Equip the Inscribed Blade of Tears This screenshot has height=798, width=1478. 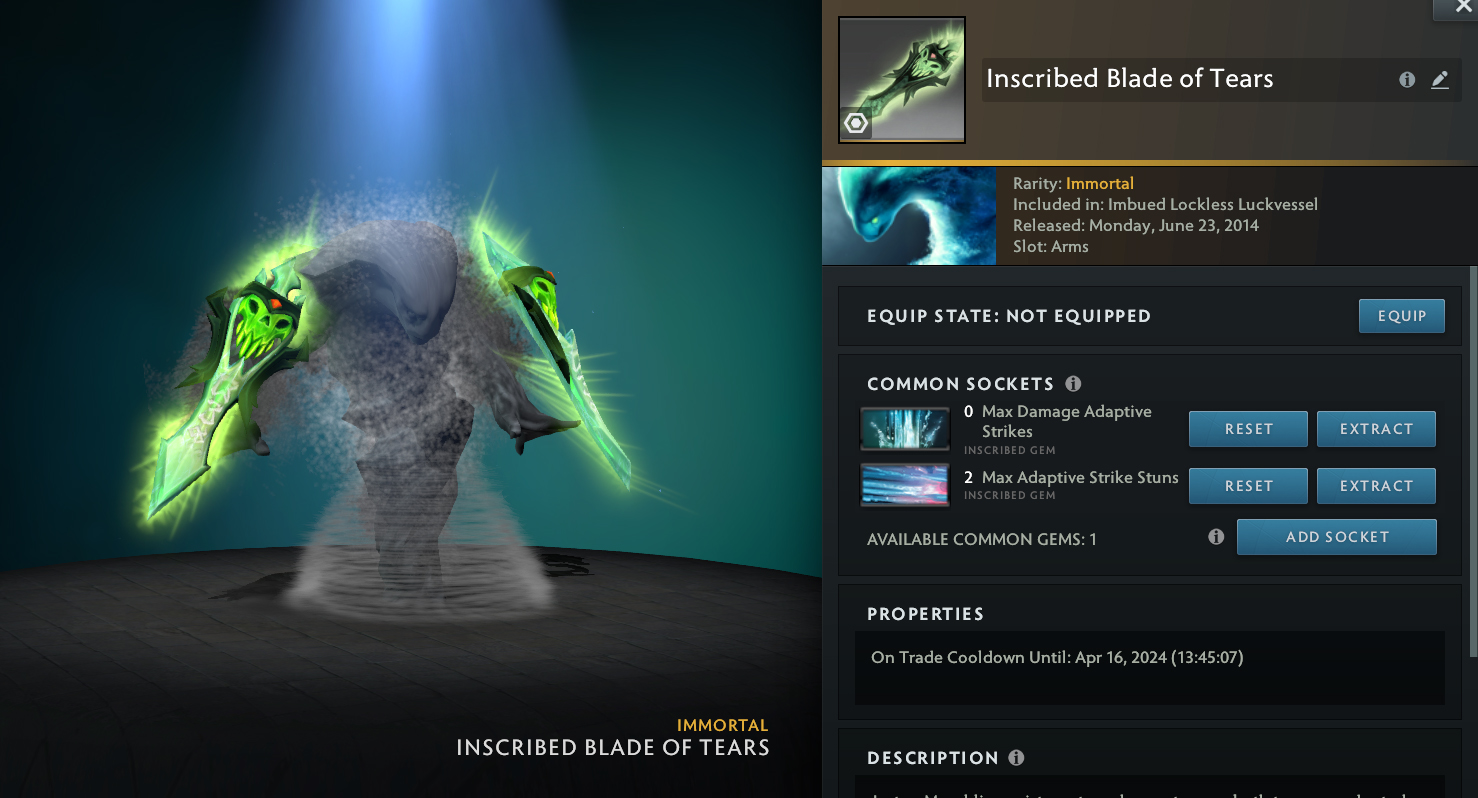pyautogui.click(x=1401, y=316)
